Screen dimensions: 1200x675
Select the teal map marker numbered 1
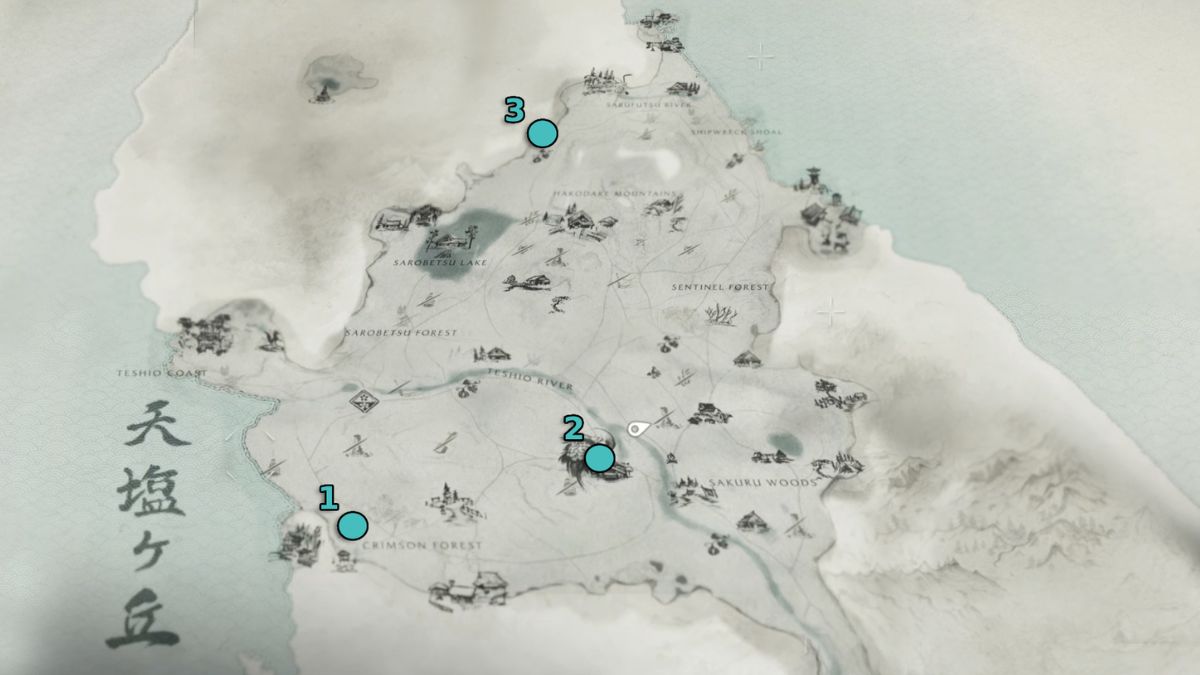point(352,525)
